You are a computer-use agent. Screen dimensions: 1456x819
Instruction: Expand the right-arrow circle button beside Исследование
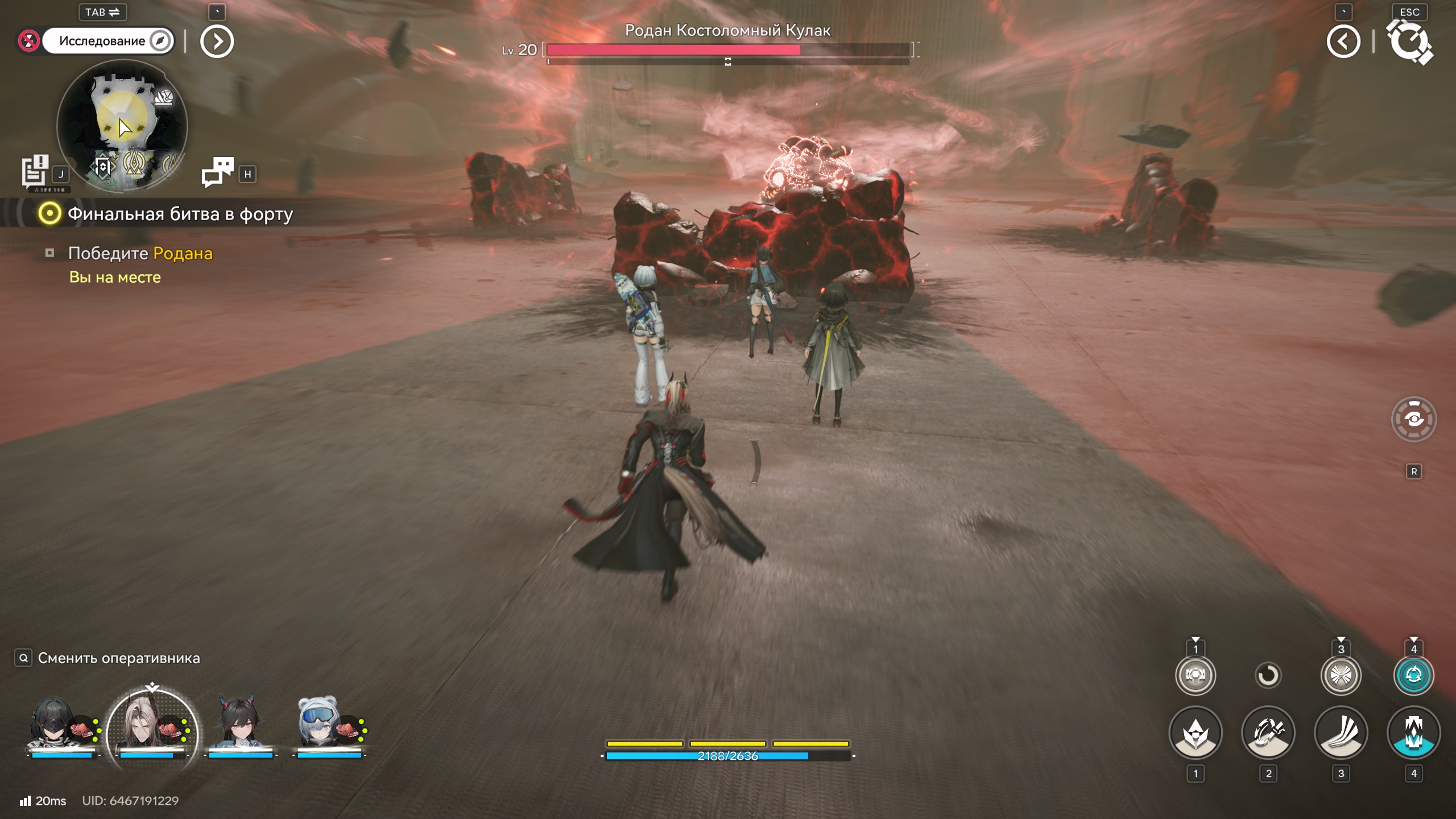[217, 42]
